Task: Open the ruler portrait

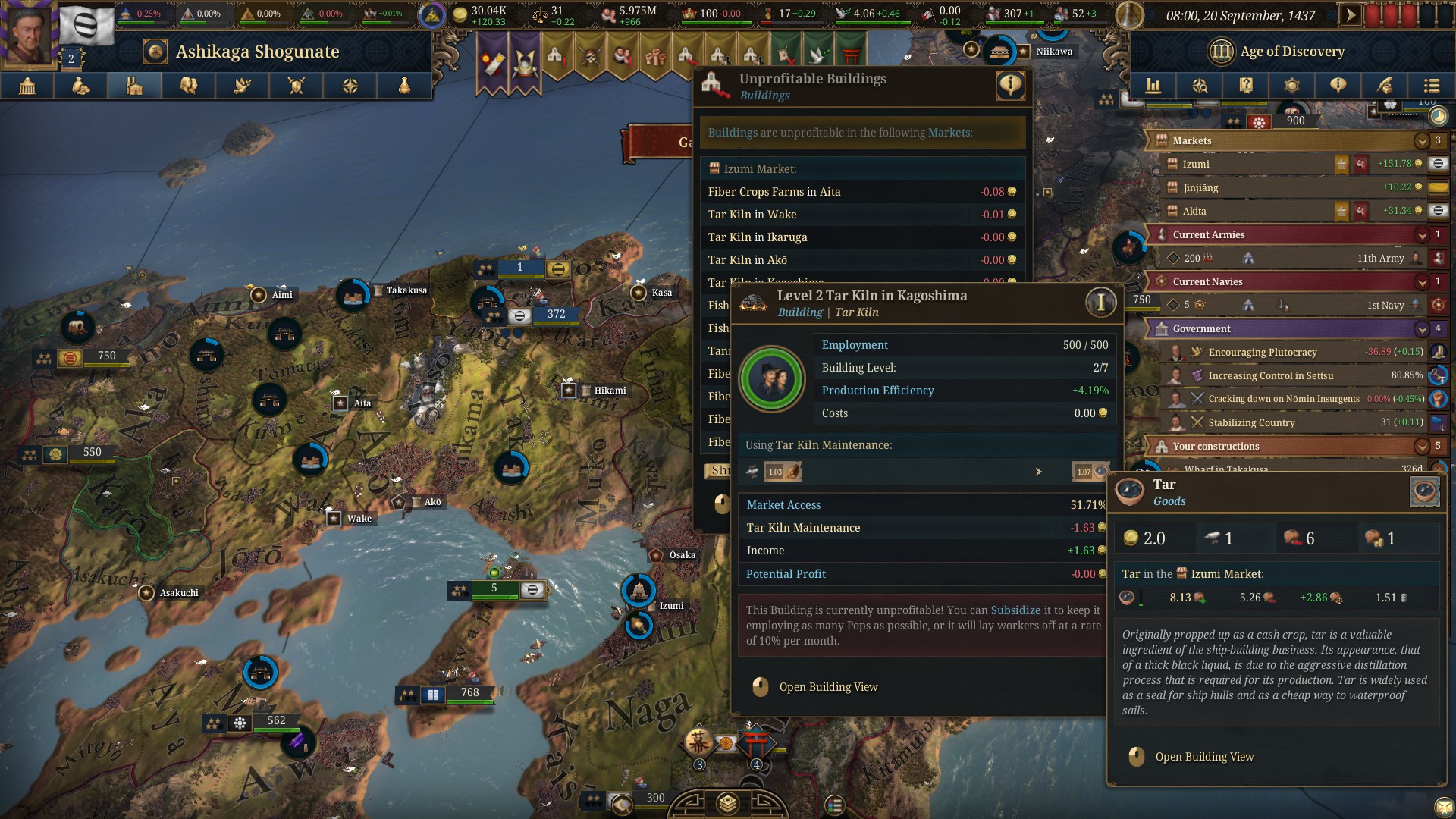Action: coord(29,32)
